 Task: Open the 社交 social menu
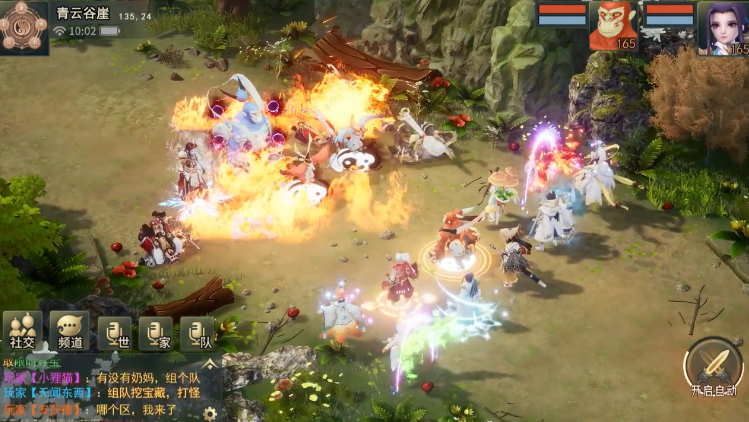click(x=21, y=330)
